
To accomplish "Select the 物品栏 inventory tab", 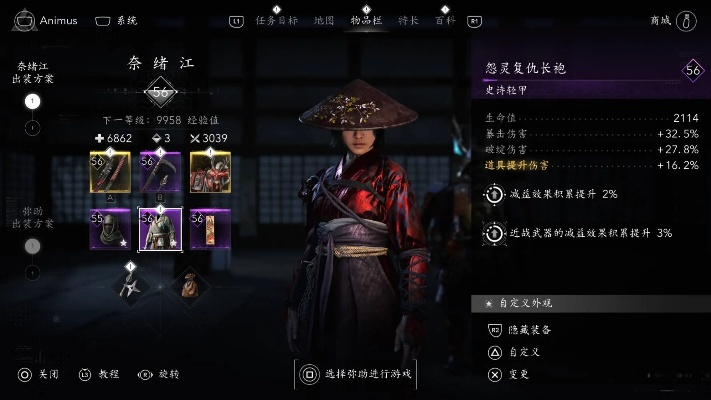I will [x=366, y=20].
